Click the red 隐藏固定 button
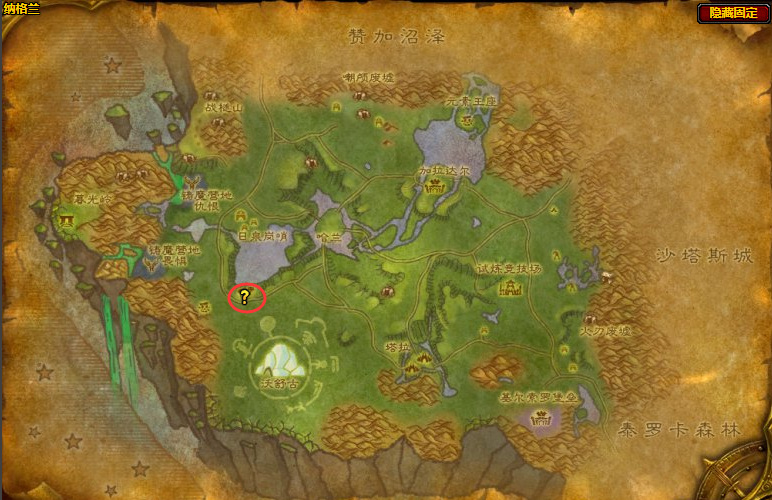The image size is (772, 500). [733, 13]
